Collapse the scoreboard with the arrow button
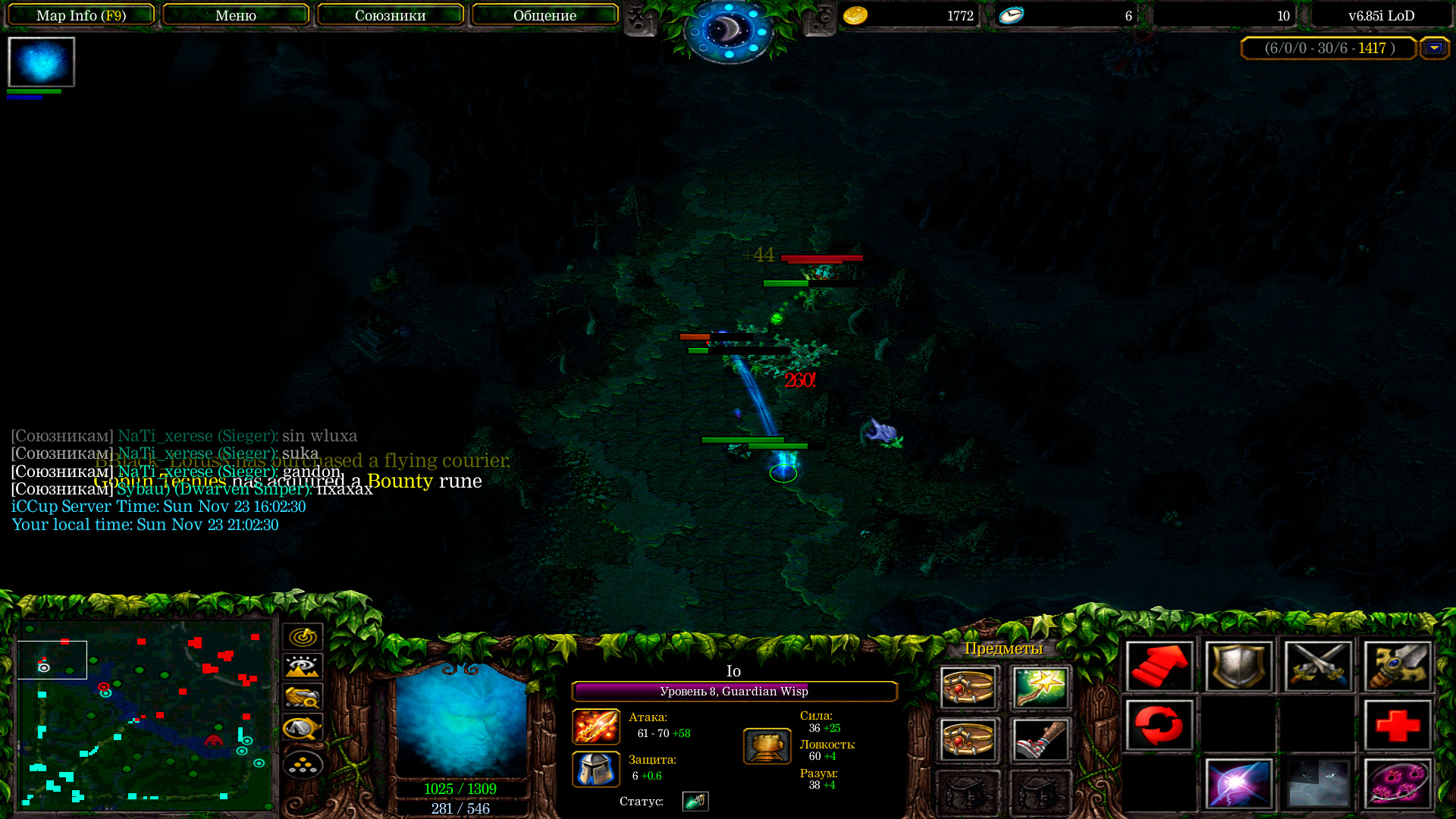The height and width of the screenshot is (819, 1456). point(1434,48)
